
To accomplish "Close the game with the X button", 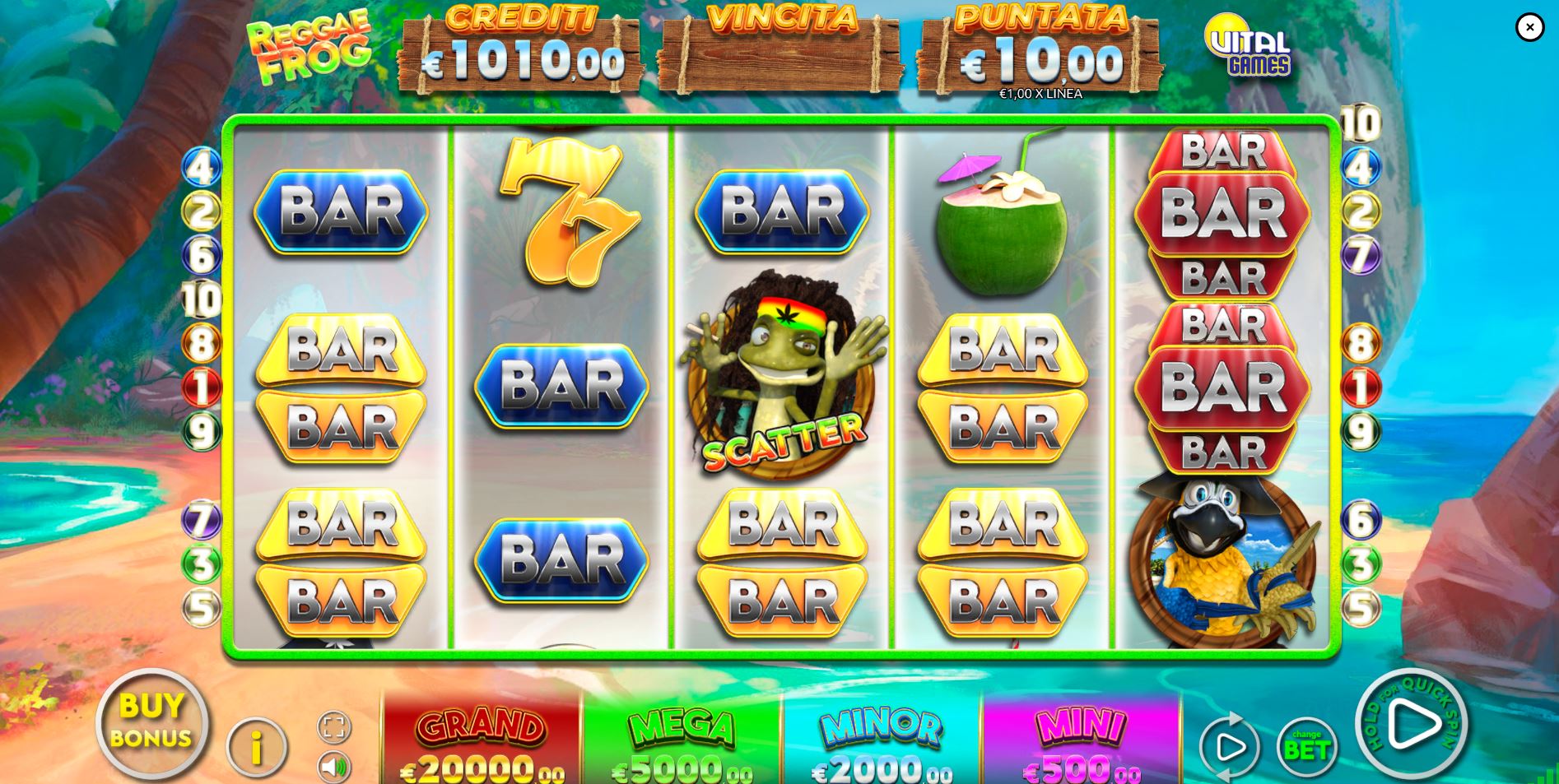I will click(x=1529, y=27).
